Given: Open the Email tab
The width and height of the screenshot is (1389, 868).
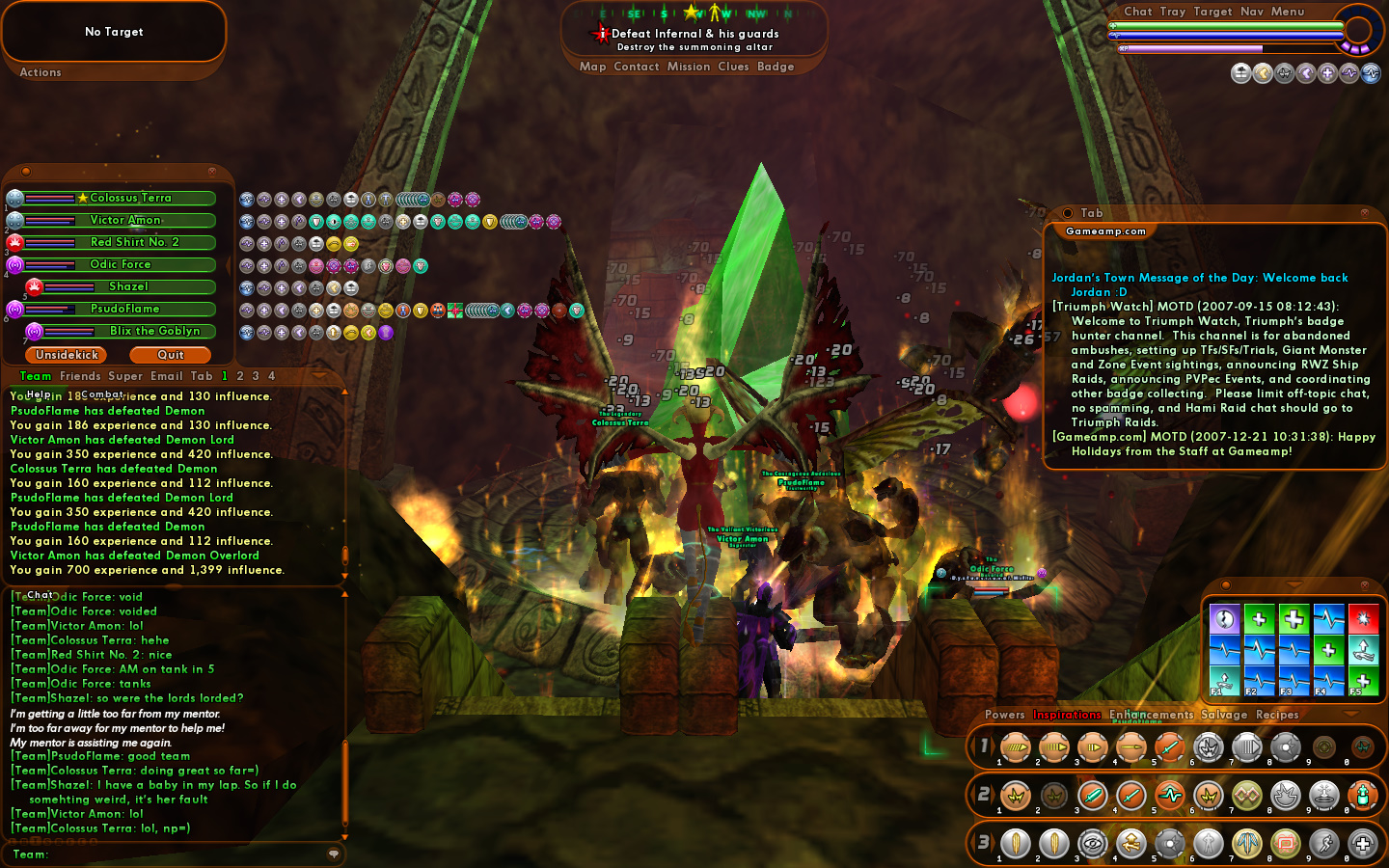Looking at the screenshot, I should pos(166,376).
